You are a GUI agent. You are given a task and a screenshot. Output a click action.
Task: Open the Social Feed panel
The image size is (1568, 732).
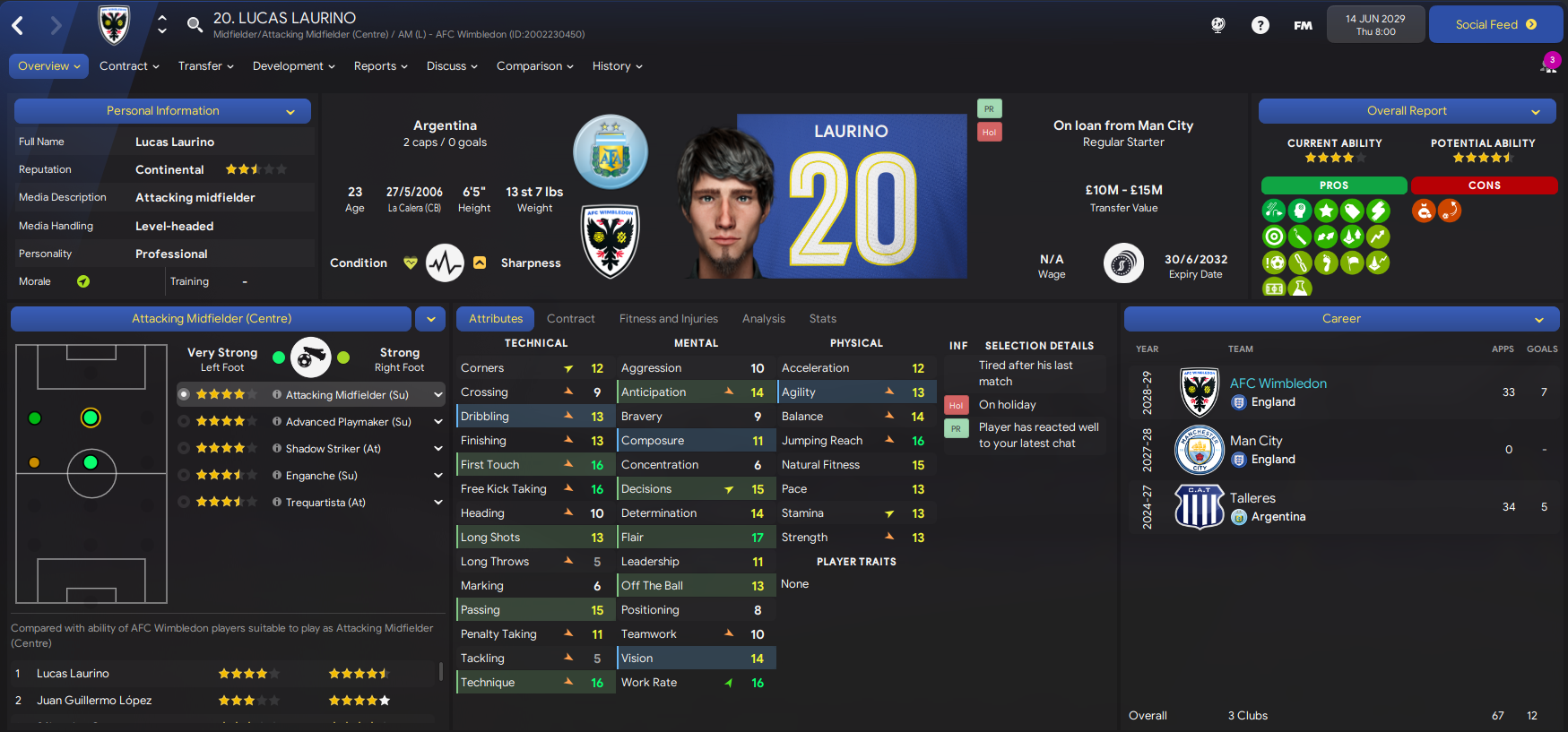pos(1494,25)
